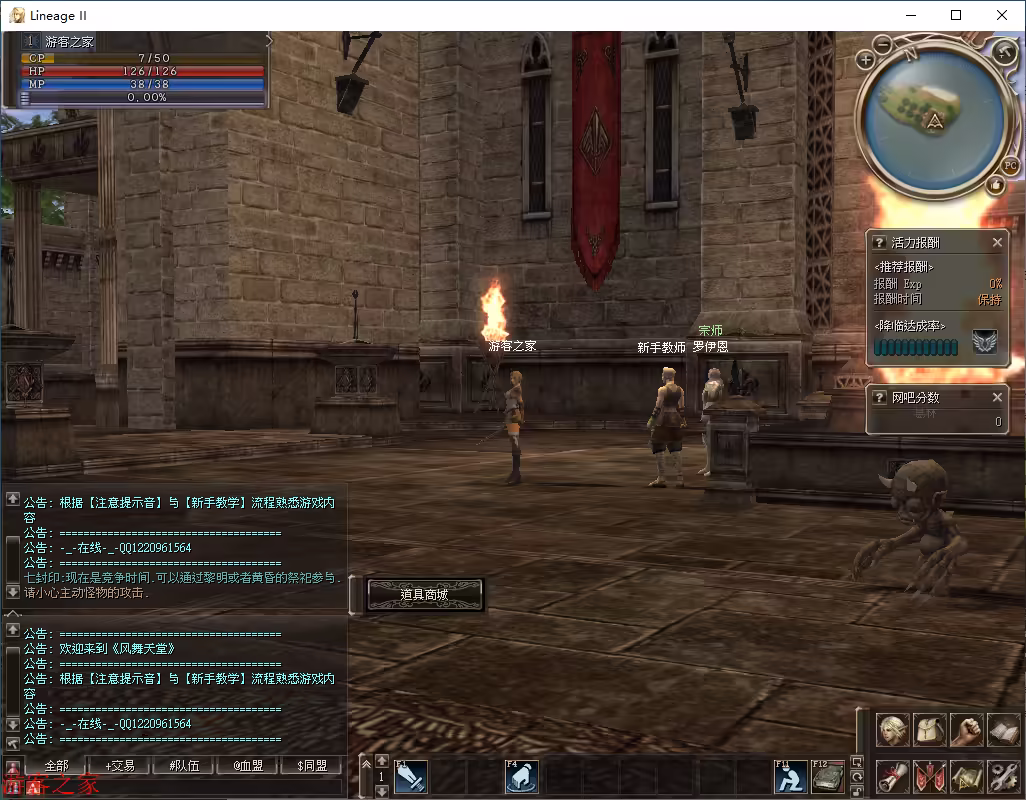Select the #队伍 party chat tab
The height and width of the screenshot is (800, 1026).
184,766
